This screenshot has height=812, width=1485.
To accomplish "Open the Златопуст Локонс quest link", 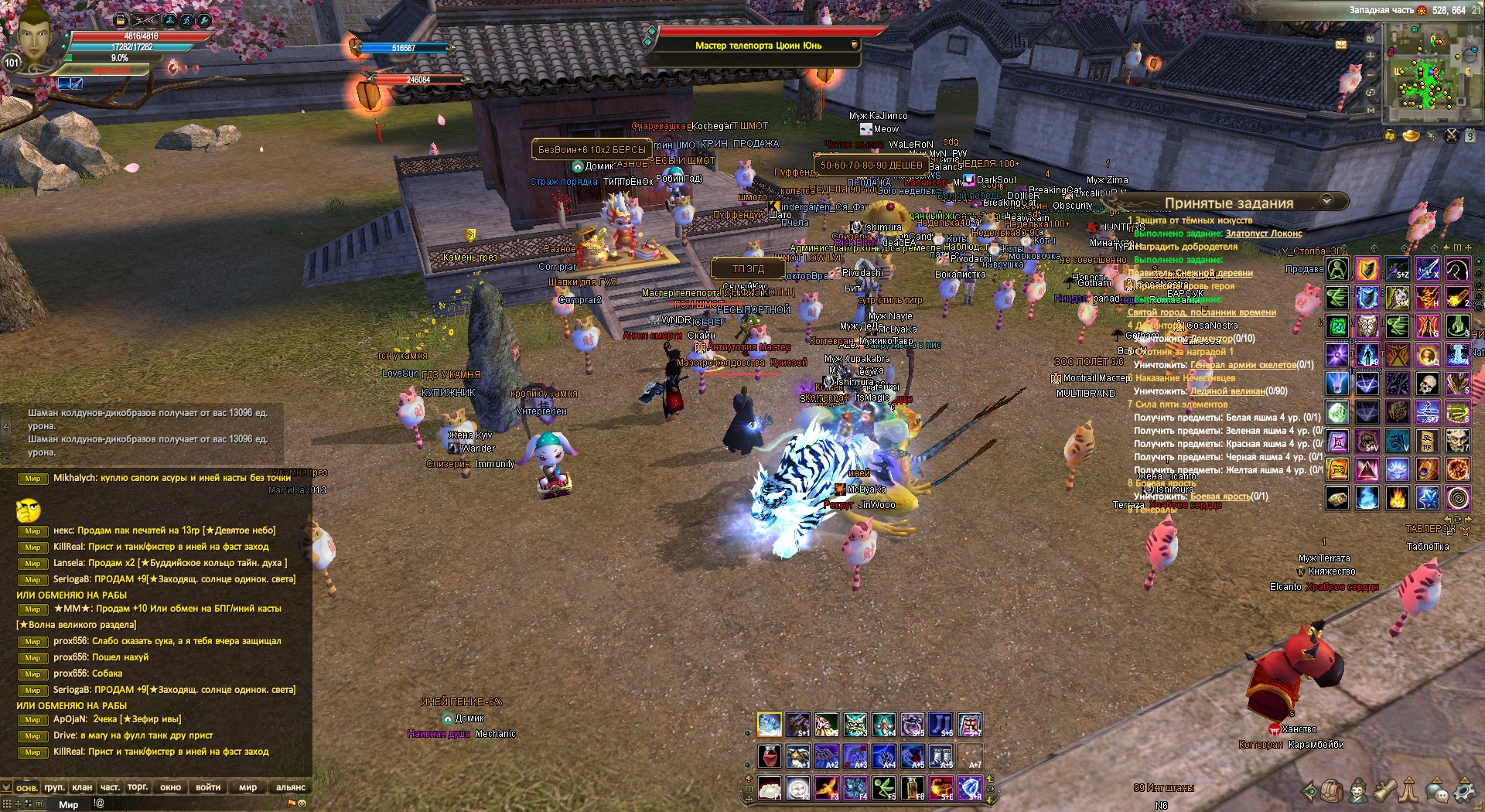I will tap(1263, 234).
